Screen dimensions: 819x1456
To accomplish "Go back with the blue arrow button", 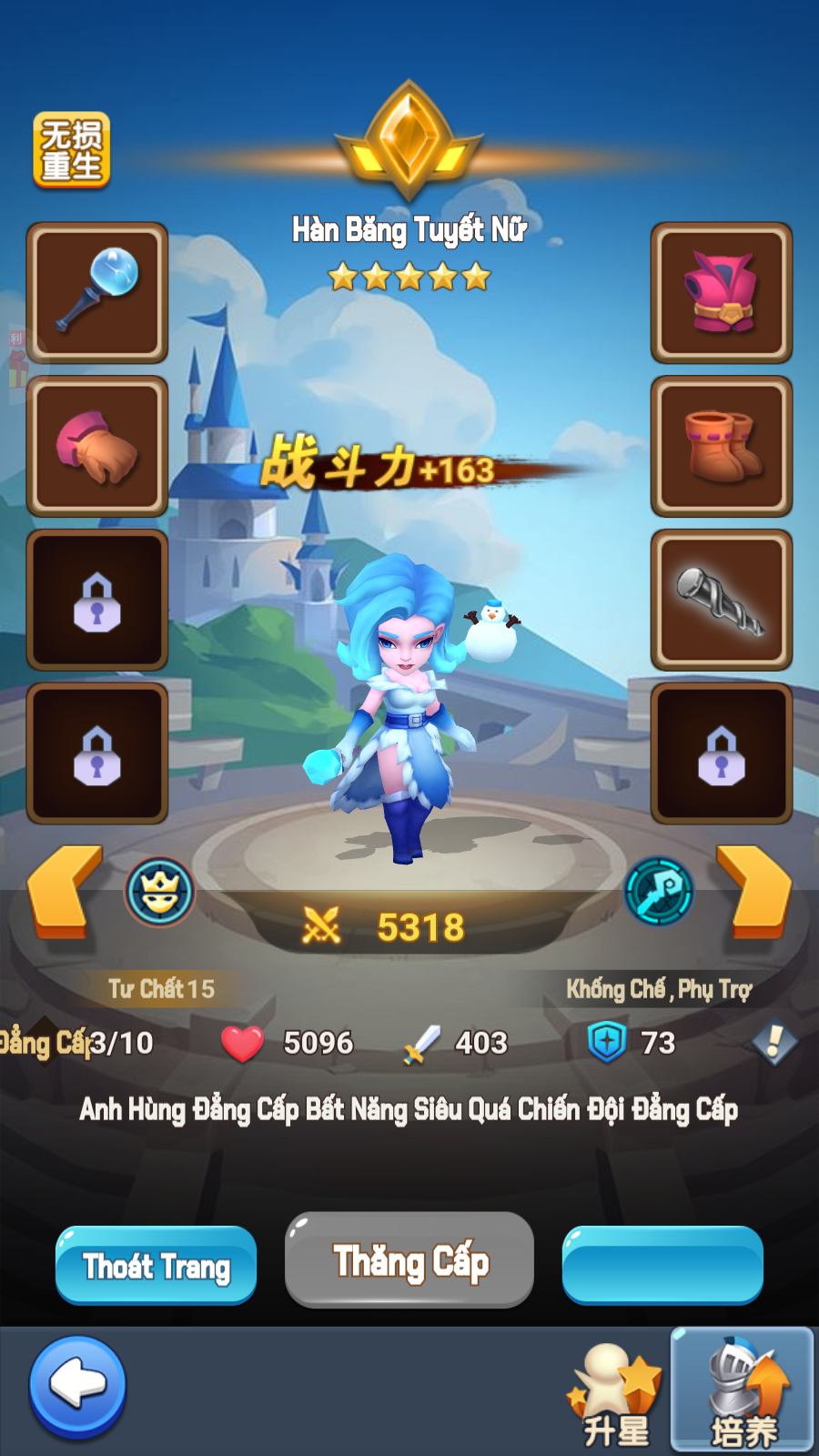I will [x=77, y=1386].
